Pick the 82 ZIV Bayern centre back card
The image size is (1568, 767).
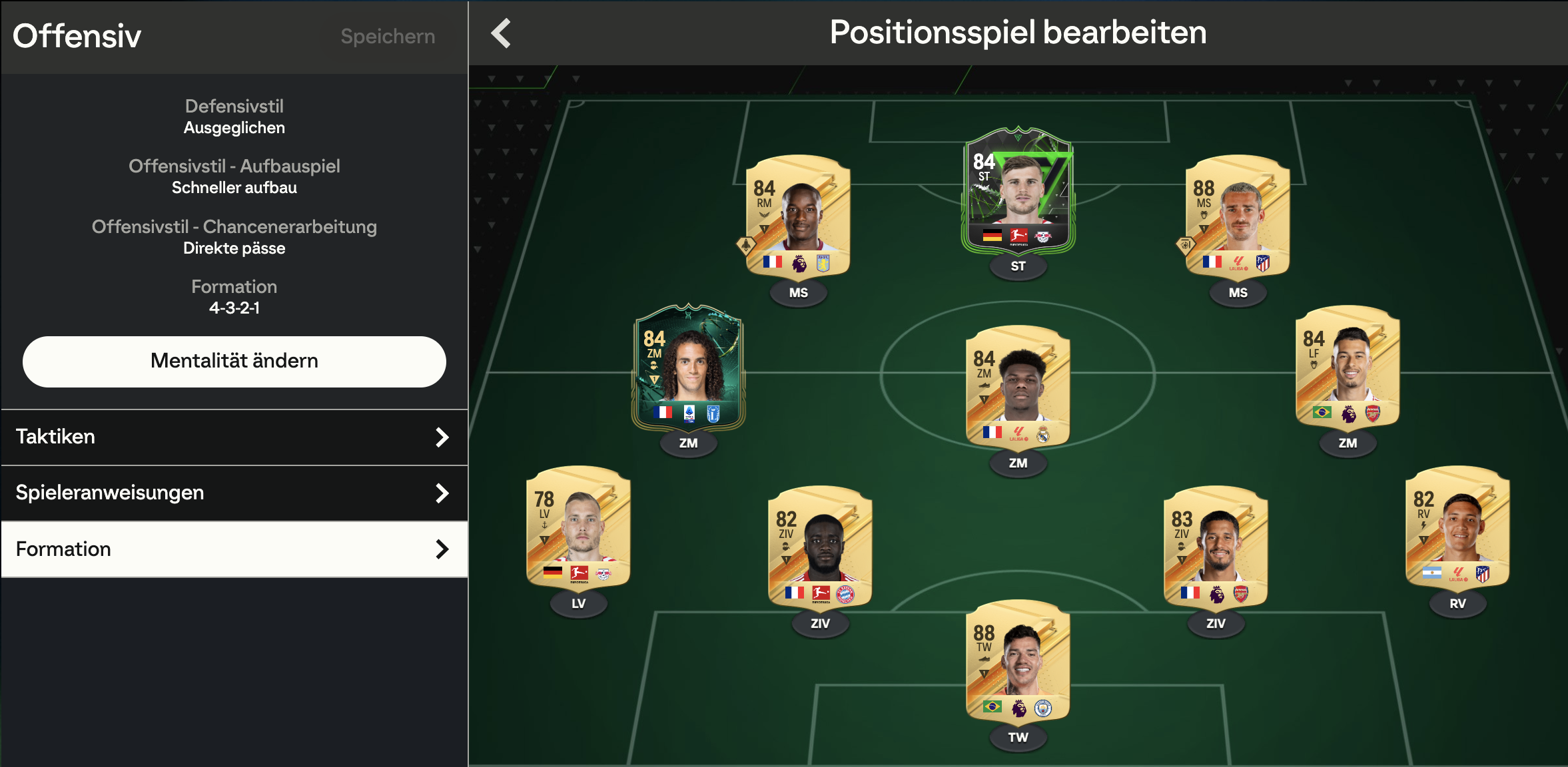[820, 547]
